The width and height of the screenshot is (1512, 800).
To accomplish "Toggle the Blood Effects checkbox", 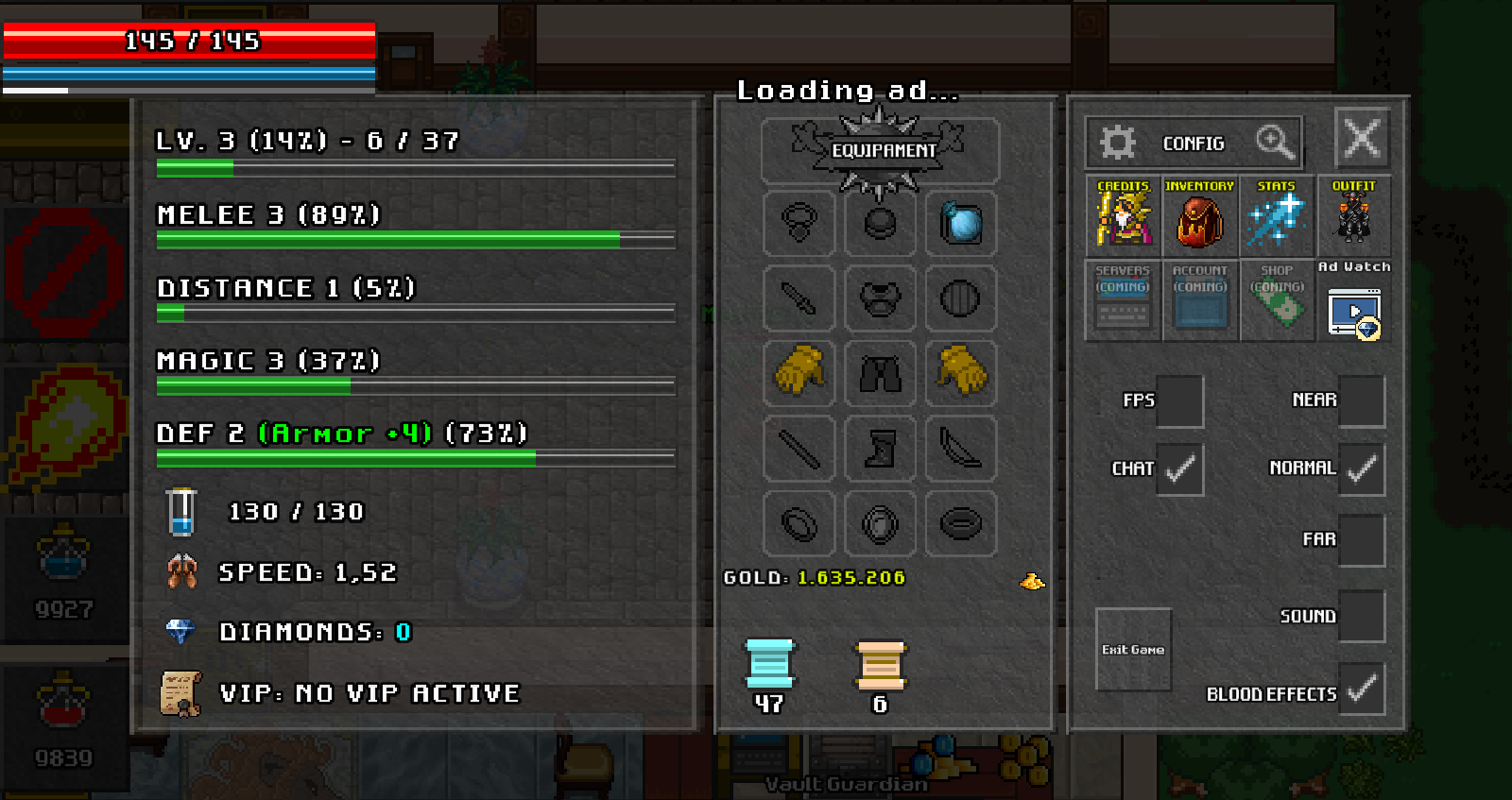I will [x=1361, y=690].
